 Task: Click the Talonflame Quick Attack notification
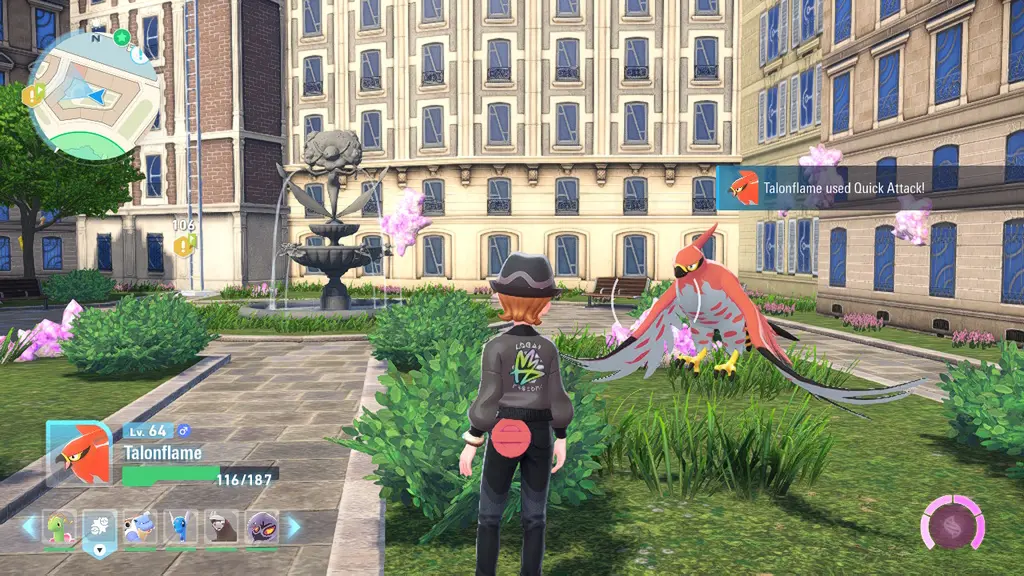point(868,187)
